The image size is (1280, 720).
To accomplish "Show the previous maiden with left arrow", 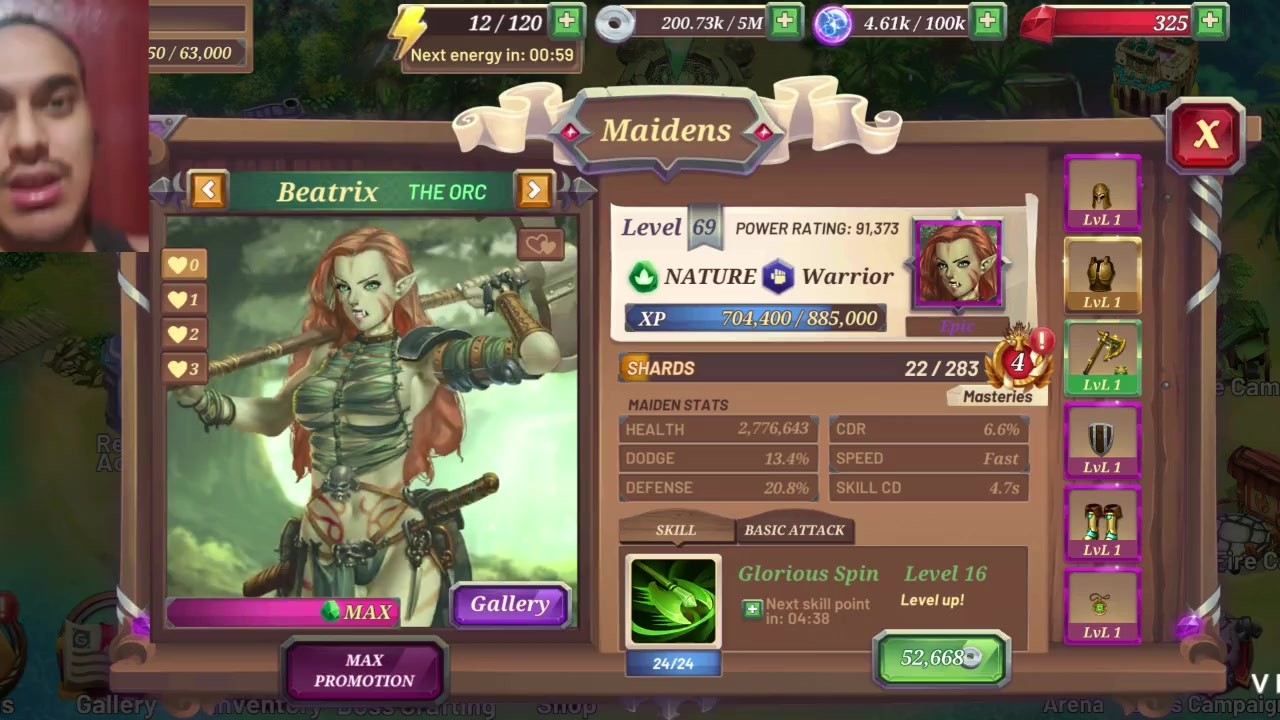I will [x=208, y=190].
